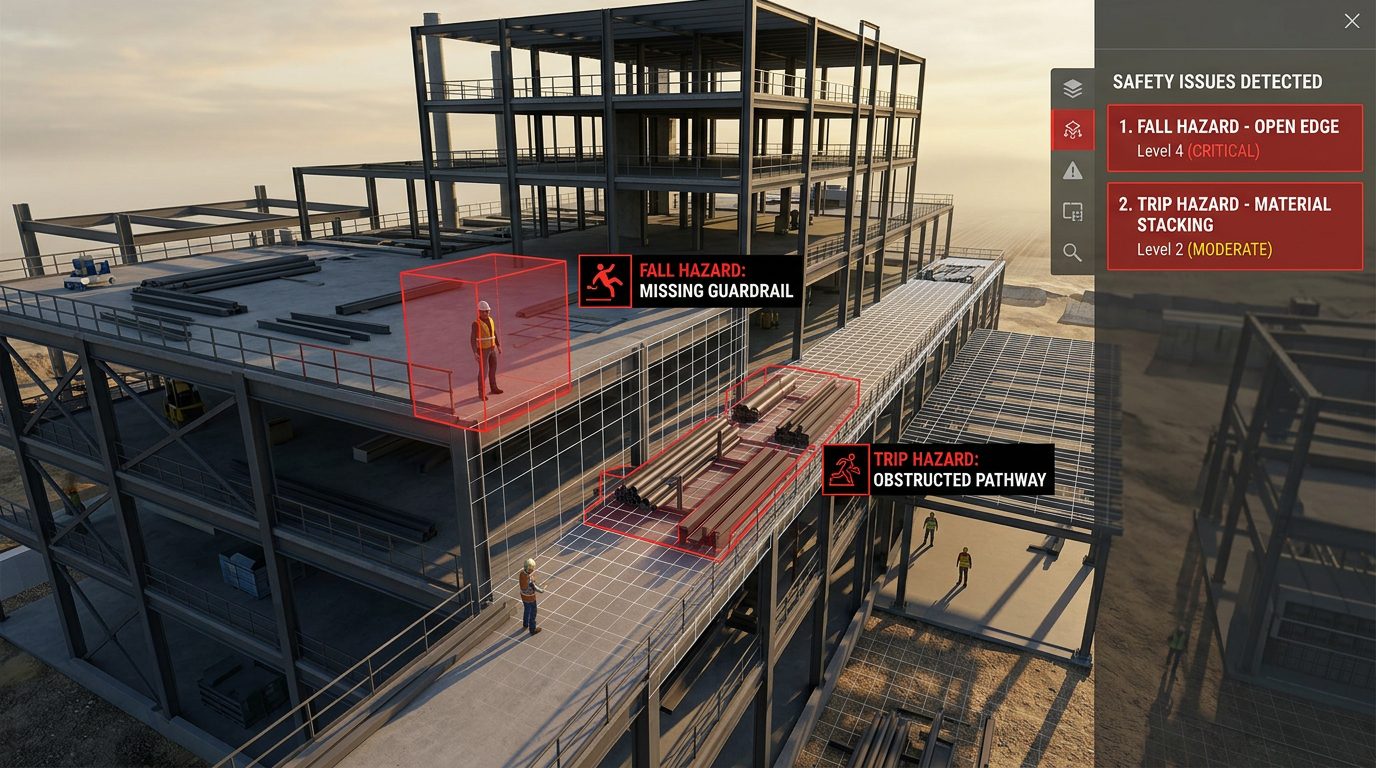Dismiss the safety panel with the X
This screenshot has height=768, width=1376.
click(x=1350, y=20)
